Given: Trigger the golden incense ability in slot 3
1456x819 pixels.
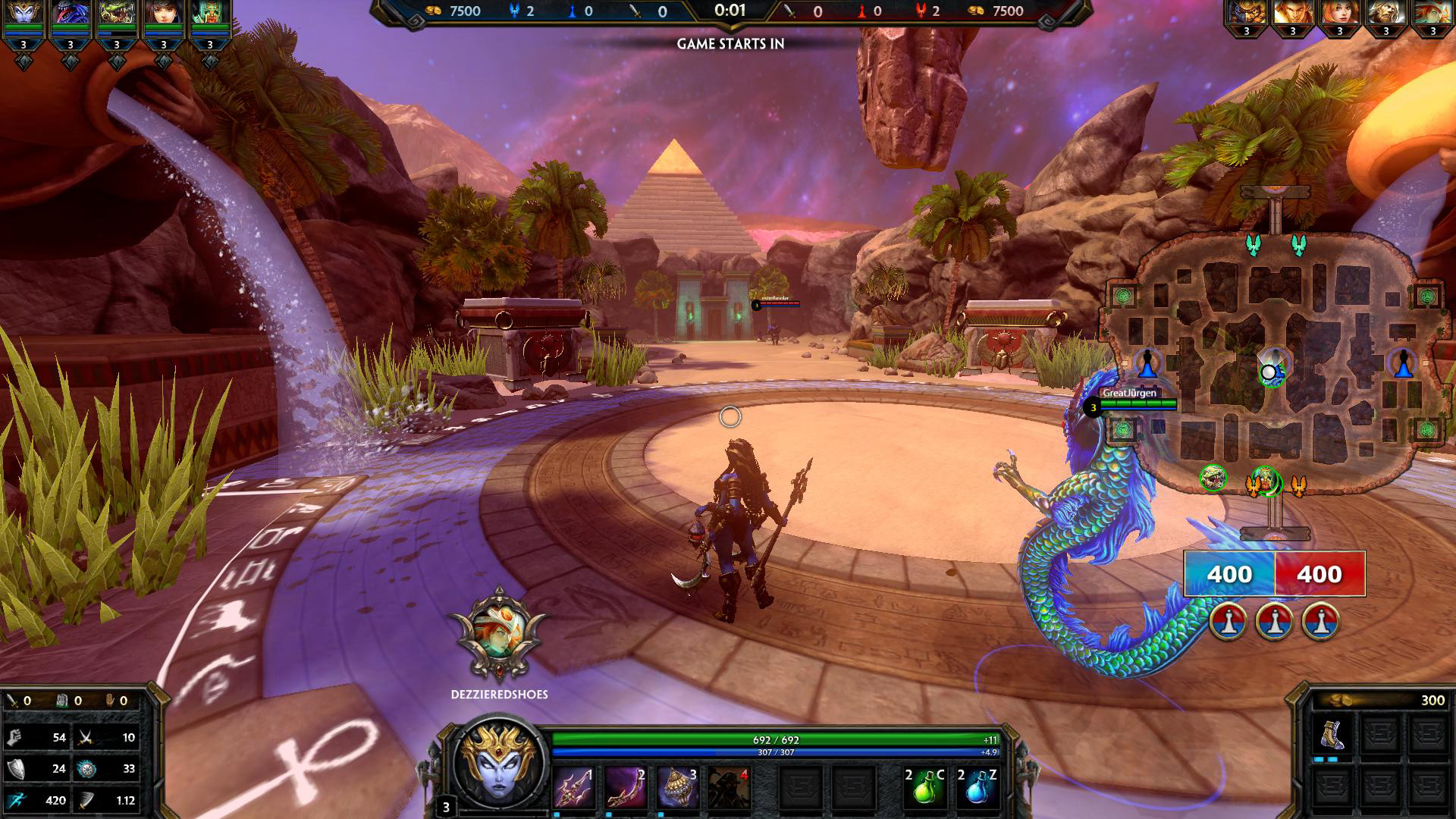Looking at the screenshot, I should (676, 789).
